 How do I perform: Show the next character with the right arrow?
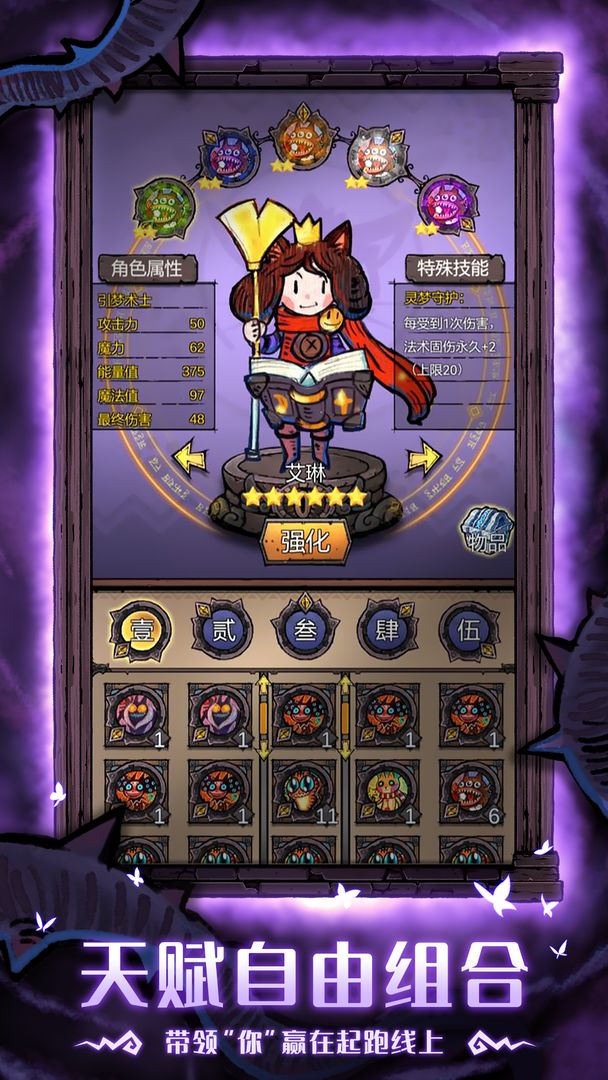pos(423,459)
